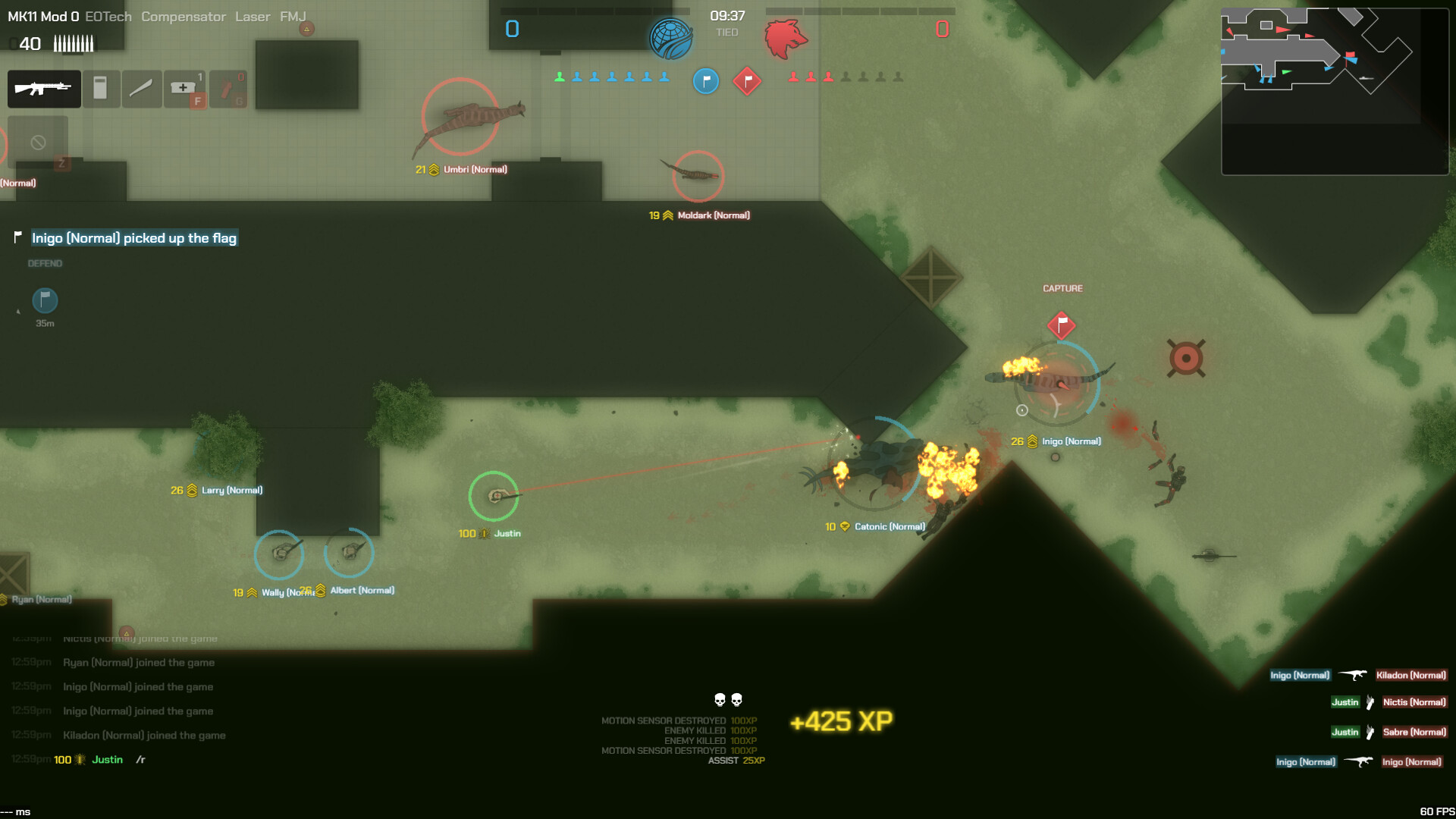Select the EOTech attachment label
The image size is (1456, 819).
coord(107,16)
